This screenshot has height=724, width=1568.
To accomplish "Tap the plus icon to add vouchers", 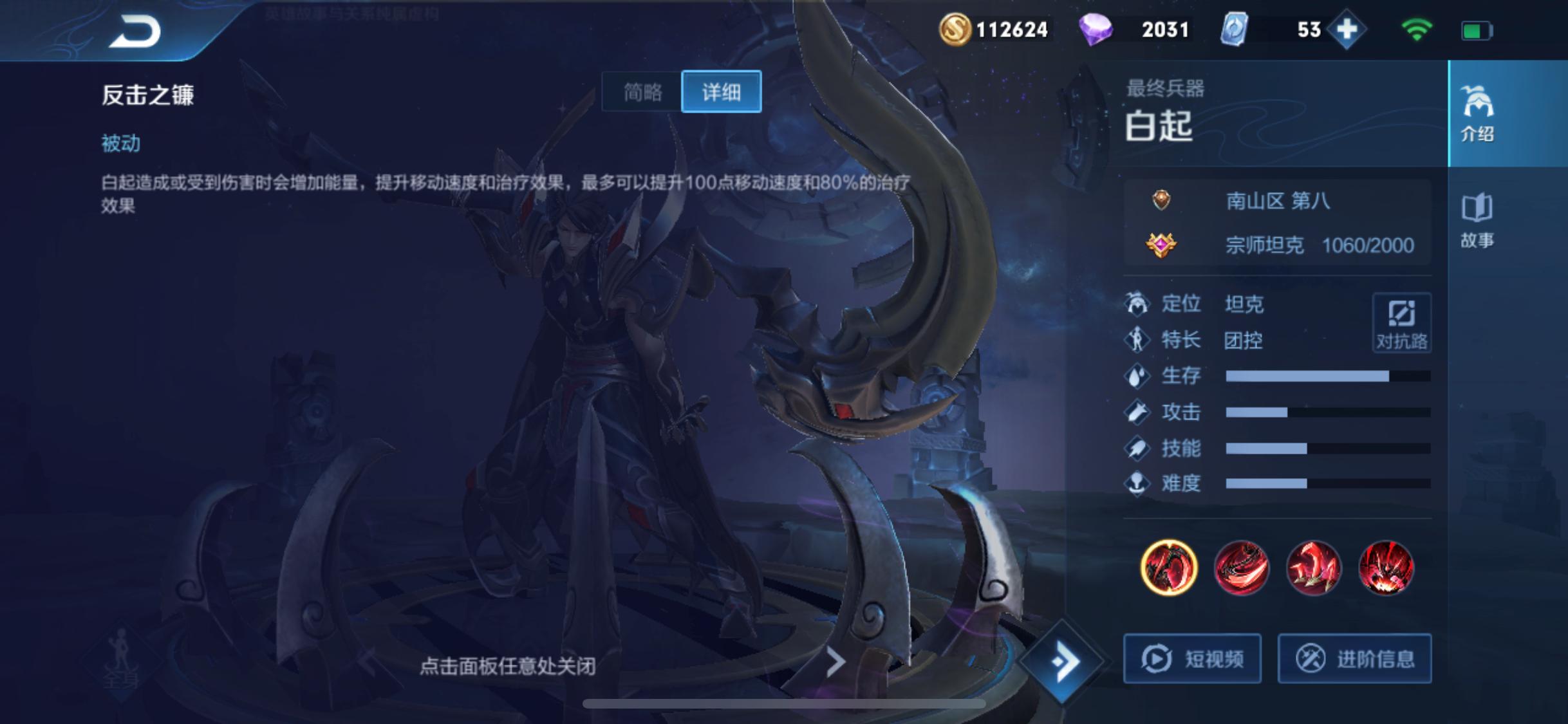I will pos(1347,29).
